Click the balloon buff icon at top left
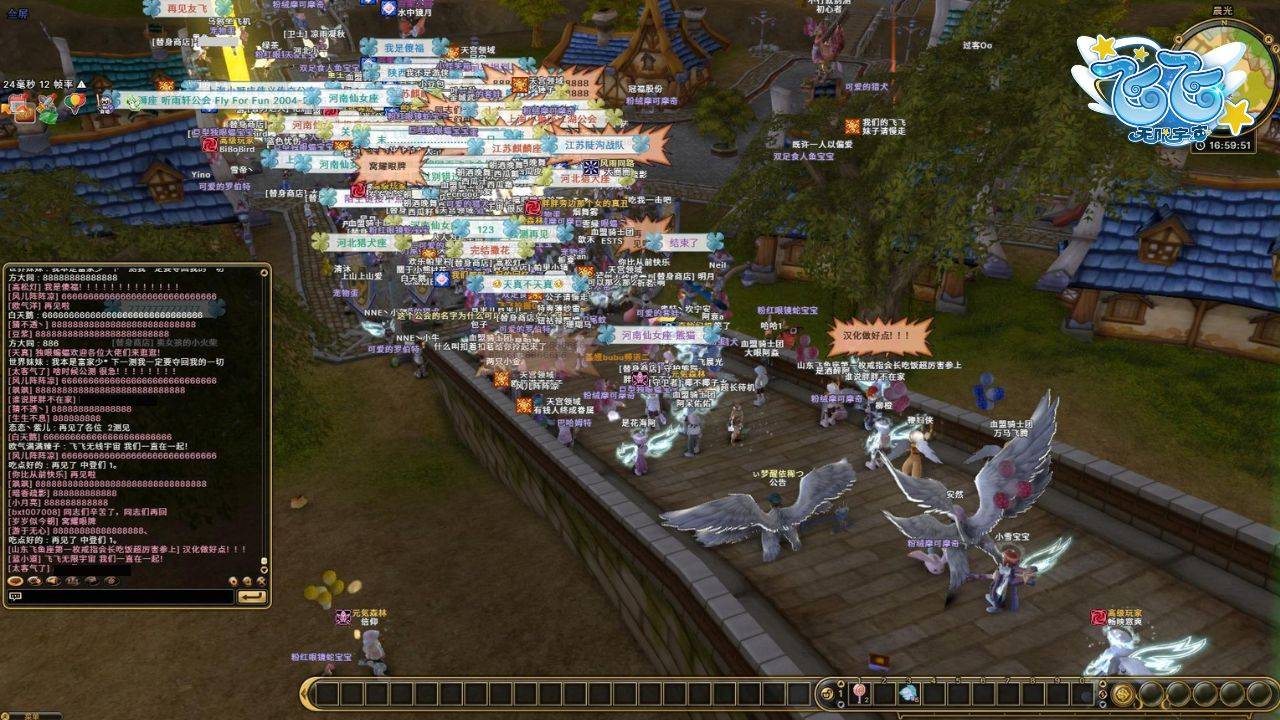This screenshot has width=1280, height=720. pos(75,103)
